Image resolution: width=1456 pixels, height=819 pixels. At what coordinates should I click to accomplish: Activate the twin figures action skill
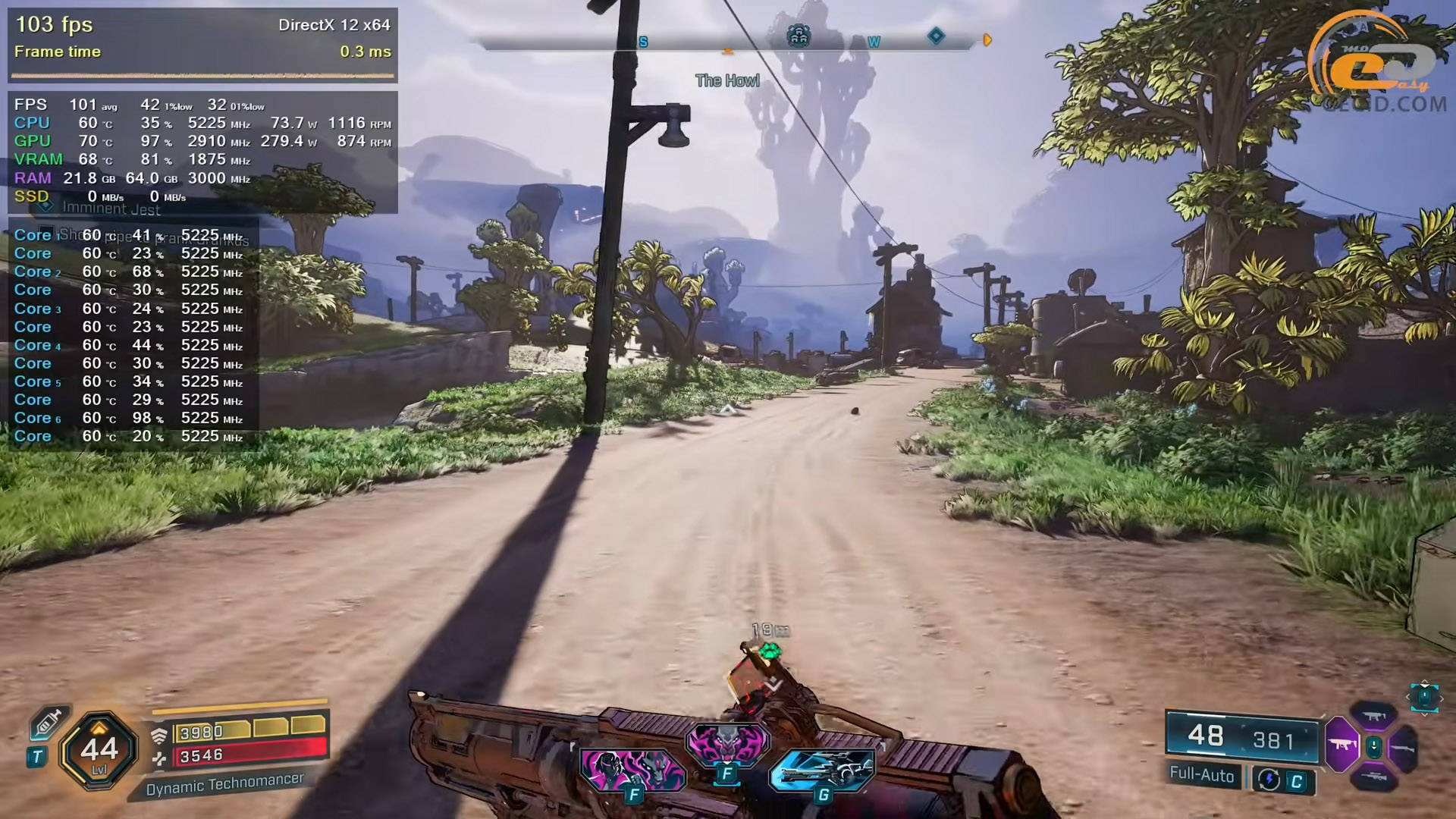point(632,770)
